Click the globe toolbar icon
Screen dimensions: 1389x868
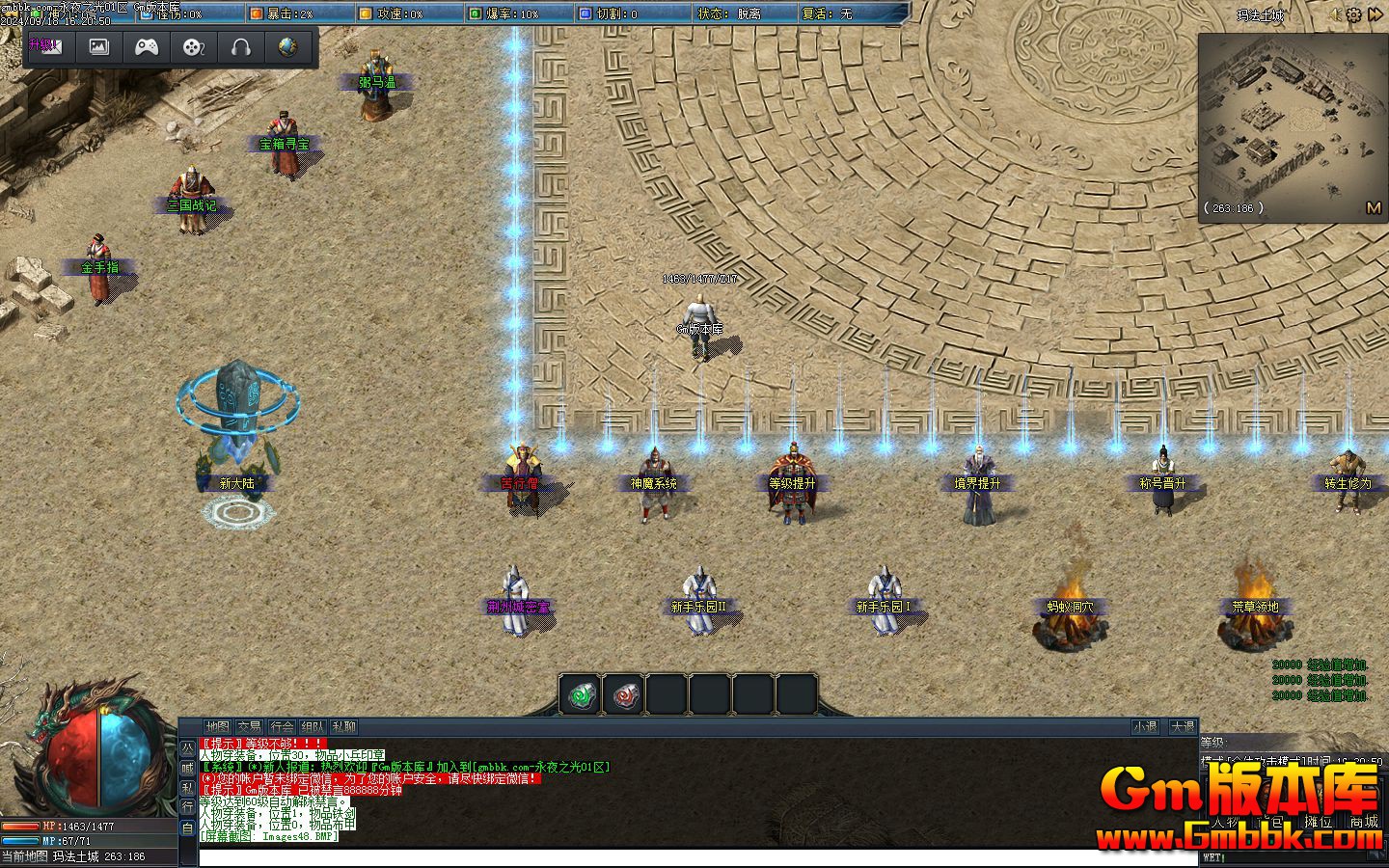point(287,46)
